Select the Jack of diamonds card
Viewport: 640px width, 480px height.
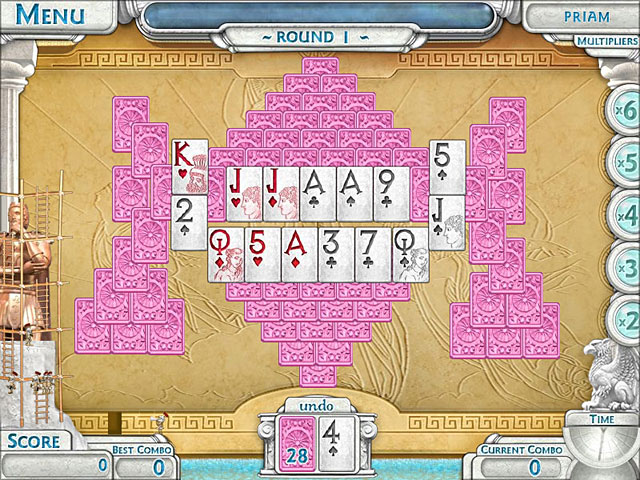tap(281, 192)
